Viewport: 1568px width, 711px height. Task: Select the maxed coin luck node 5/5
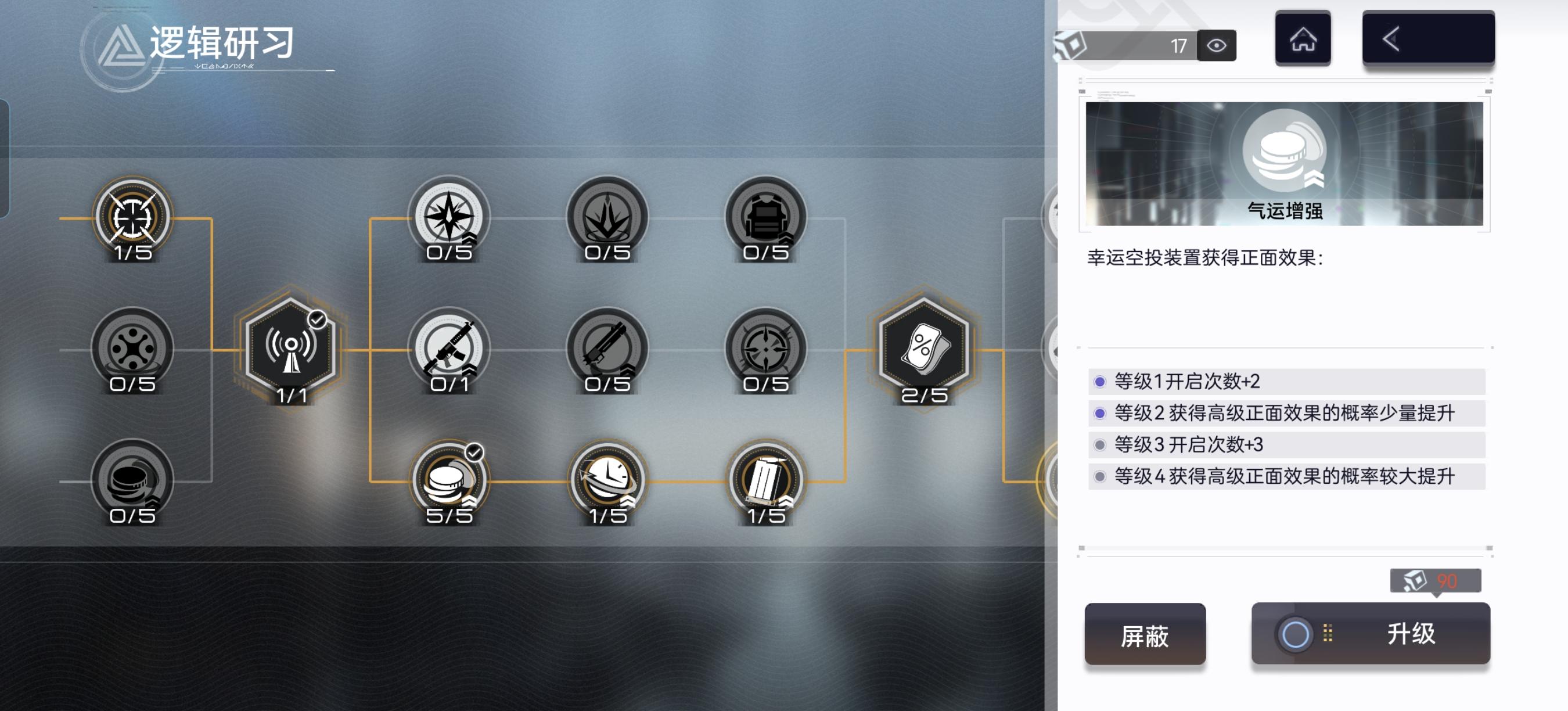tap(449, 481)
